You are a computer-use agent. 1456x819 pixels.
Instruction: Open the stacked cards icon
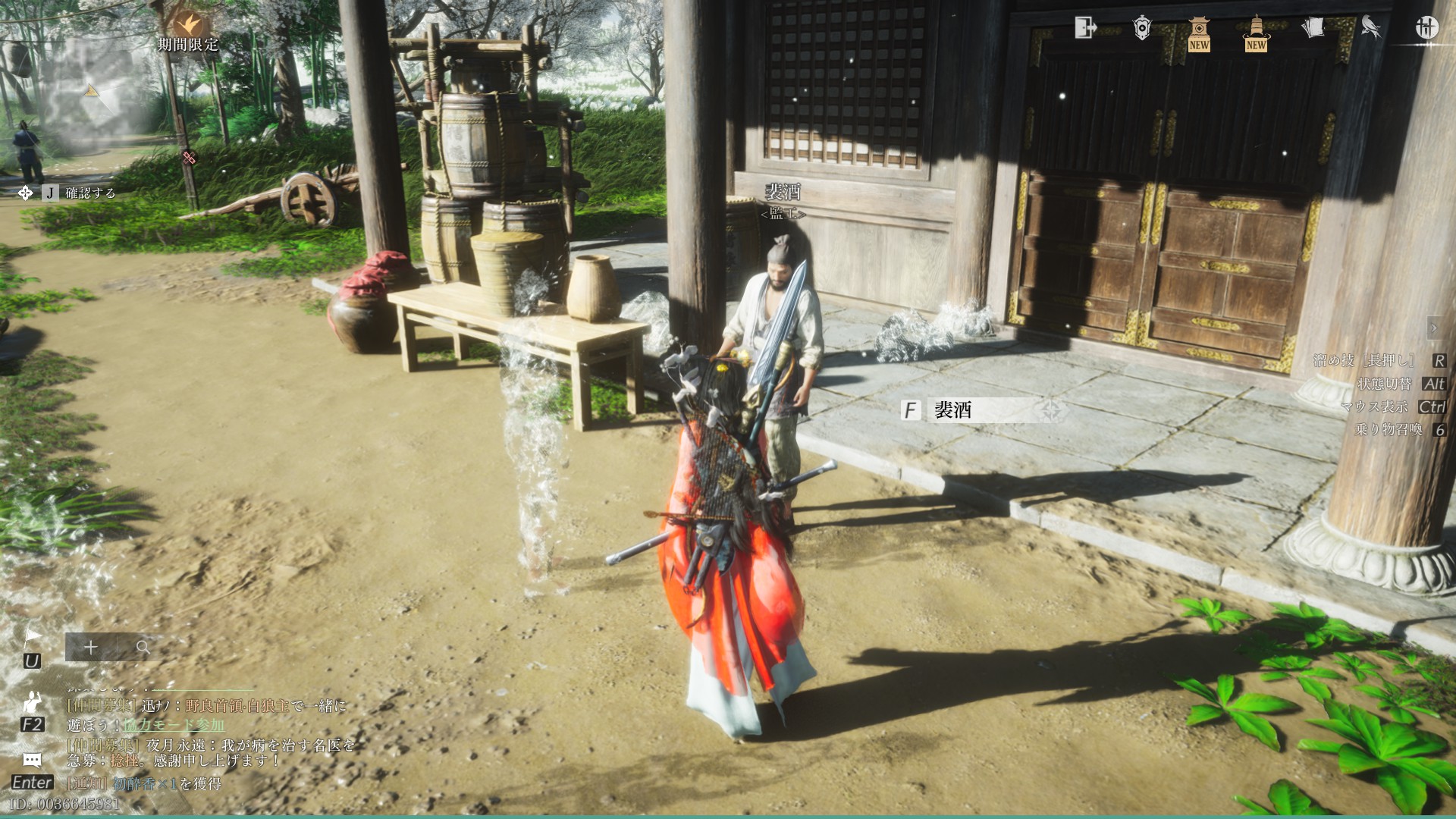coord(1313,28)
